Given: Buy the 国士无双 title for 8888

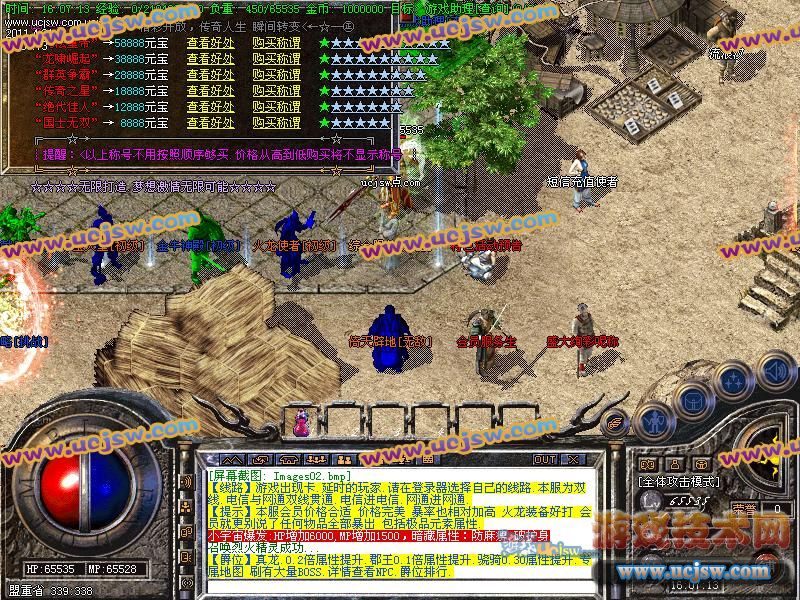Looking at the screenshot, I should click(276, 122).
